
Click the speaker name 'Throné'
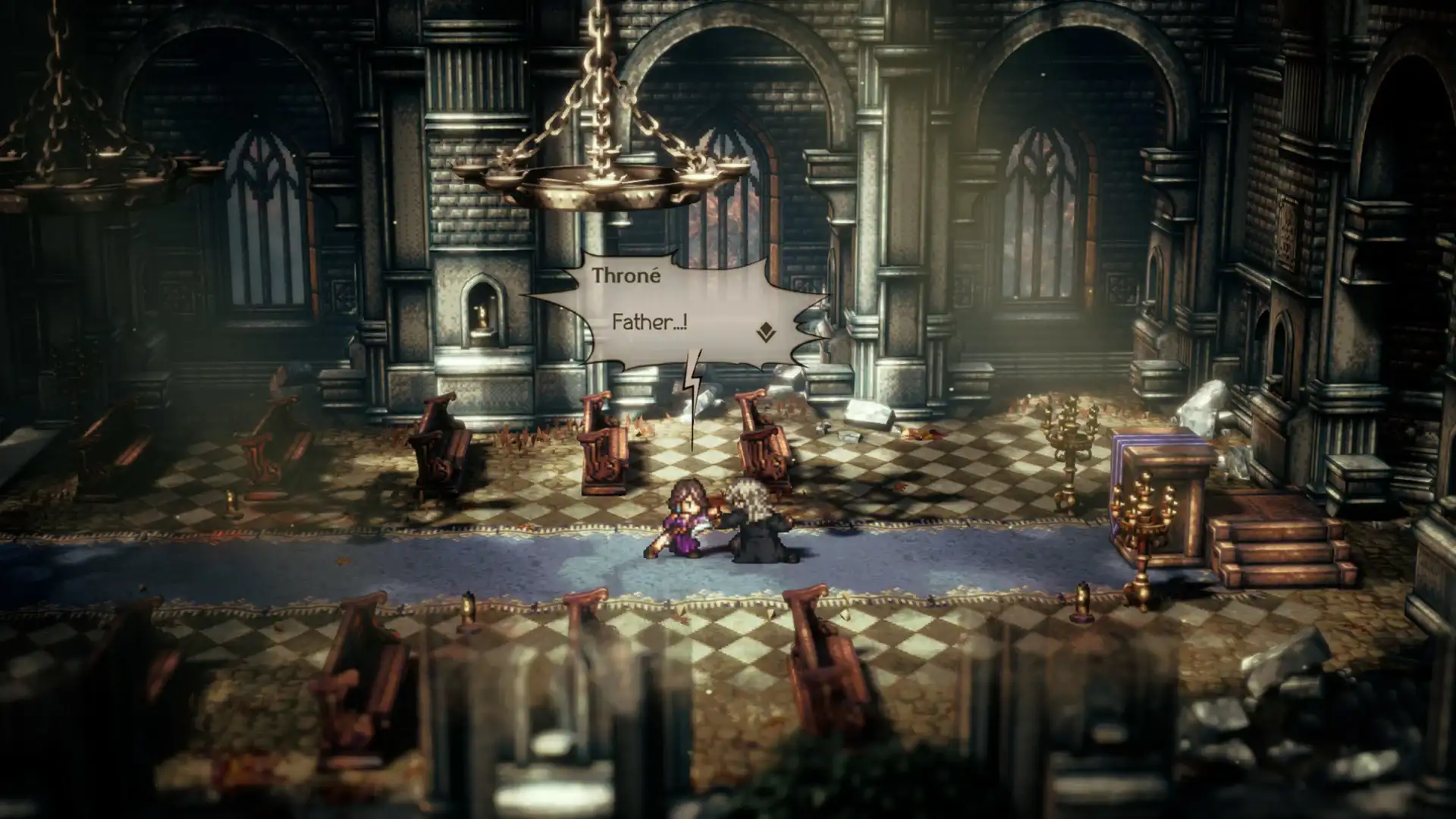(x=628, y=277)
